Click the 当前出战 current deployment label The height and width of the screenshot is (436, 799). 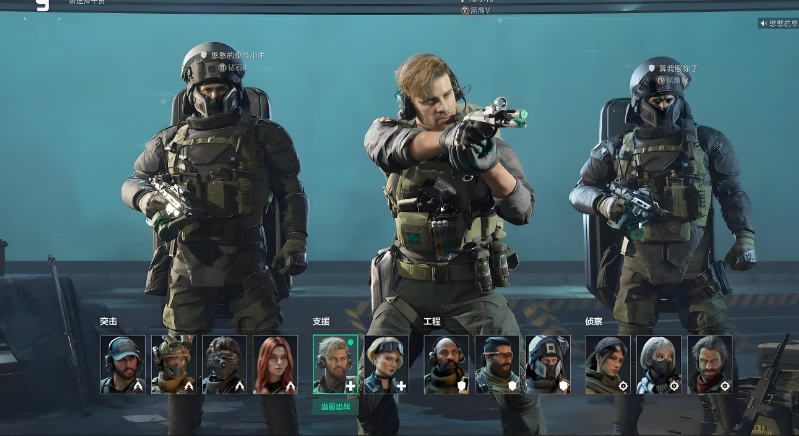(x=335, y=406)
